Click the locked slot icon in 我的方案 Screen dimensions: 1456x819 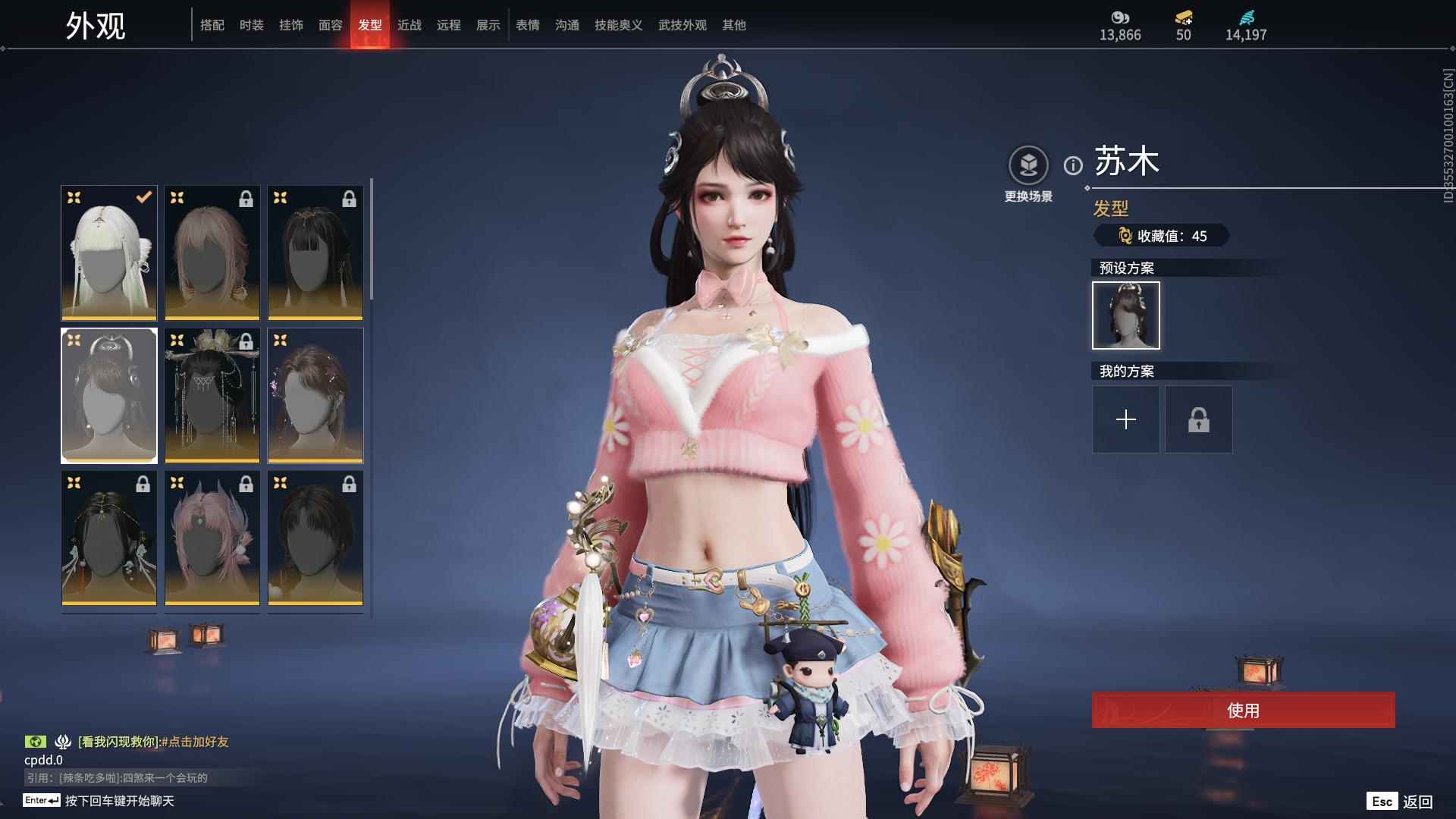(1198, 419)
